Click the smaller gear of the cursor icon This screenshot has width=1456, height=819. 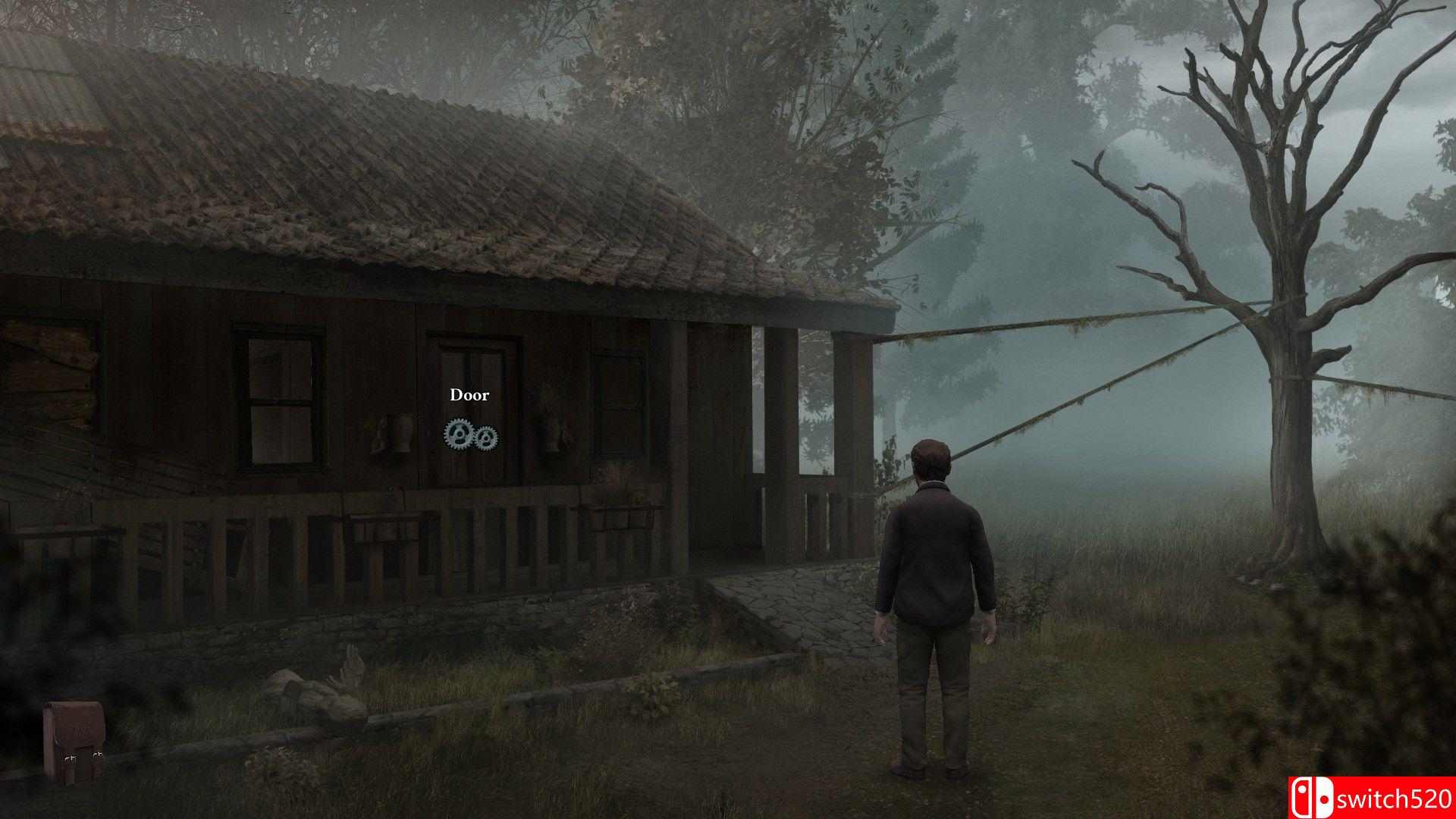486,438
